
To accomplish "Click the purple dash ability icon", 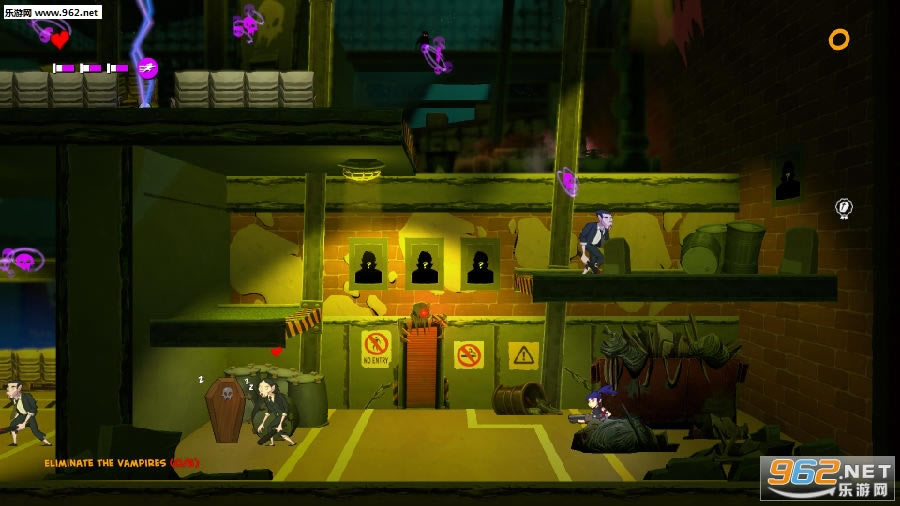I will click(148, 68).
